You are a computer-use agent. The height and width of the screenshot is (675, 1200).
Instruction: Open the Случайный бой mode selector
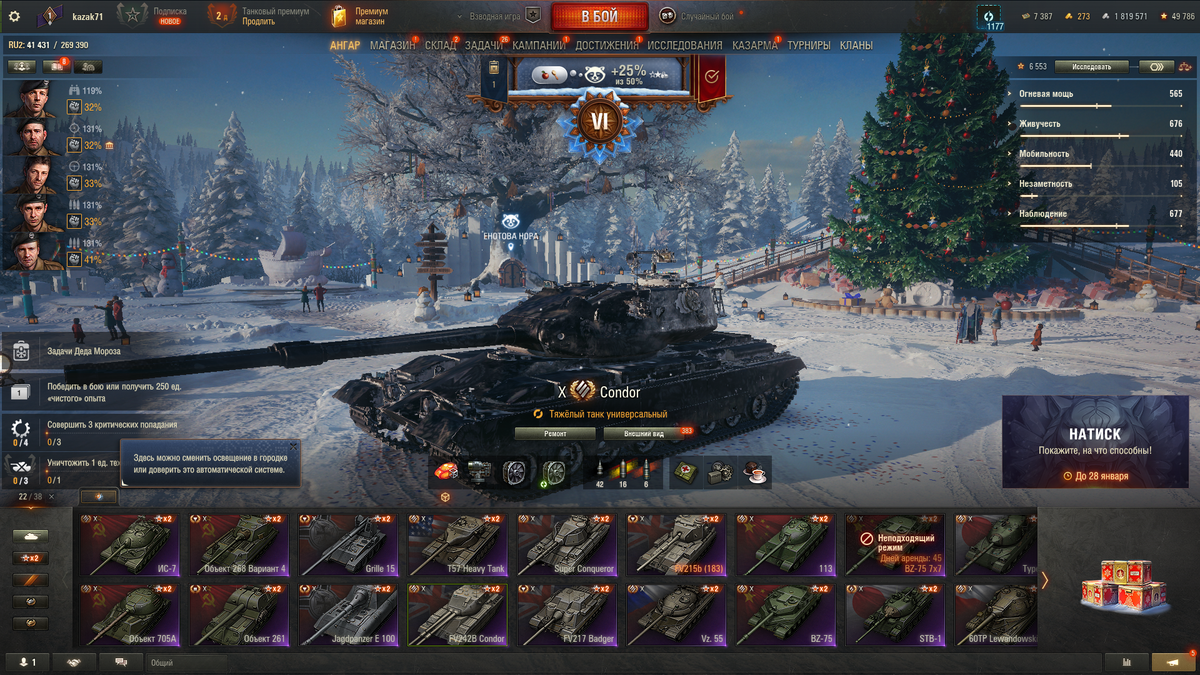pyautogui.click(x=700, y=16)
